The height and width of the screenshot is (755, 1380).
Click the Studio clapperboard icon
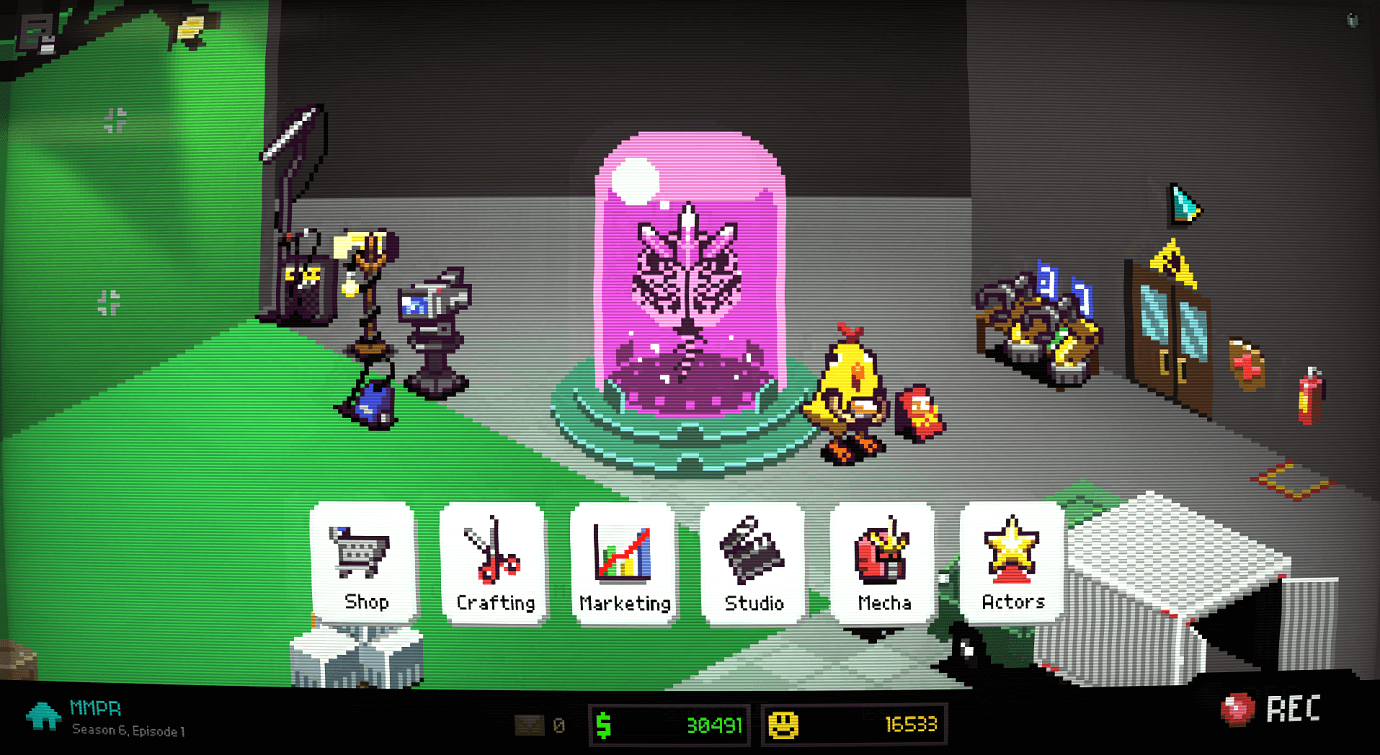(753, 552)
